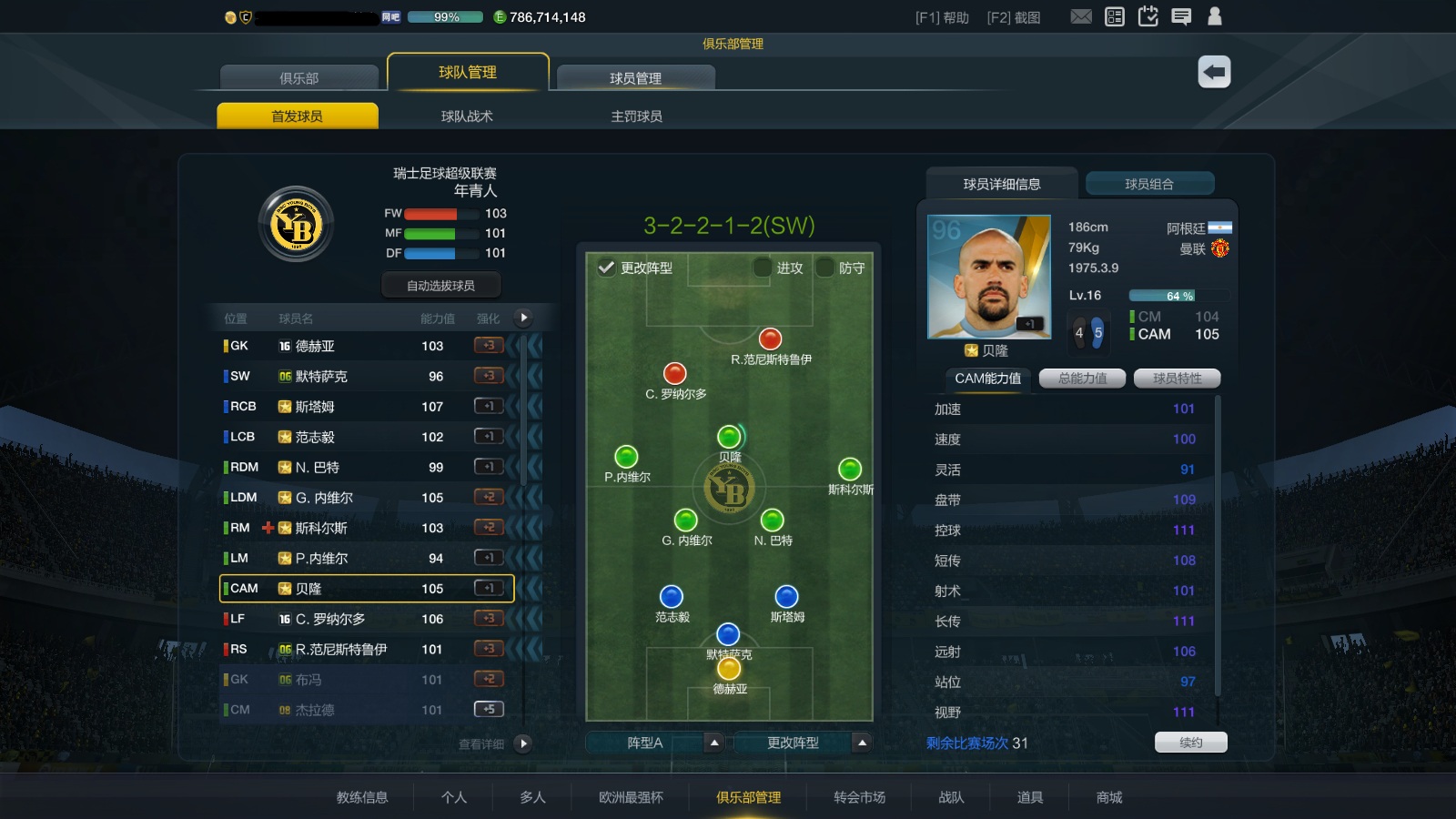Expand the 阵型A formation dropdown

pos(713,743)
